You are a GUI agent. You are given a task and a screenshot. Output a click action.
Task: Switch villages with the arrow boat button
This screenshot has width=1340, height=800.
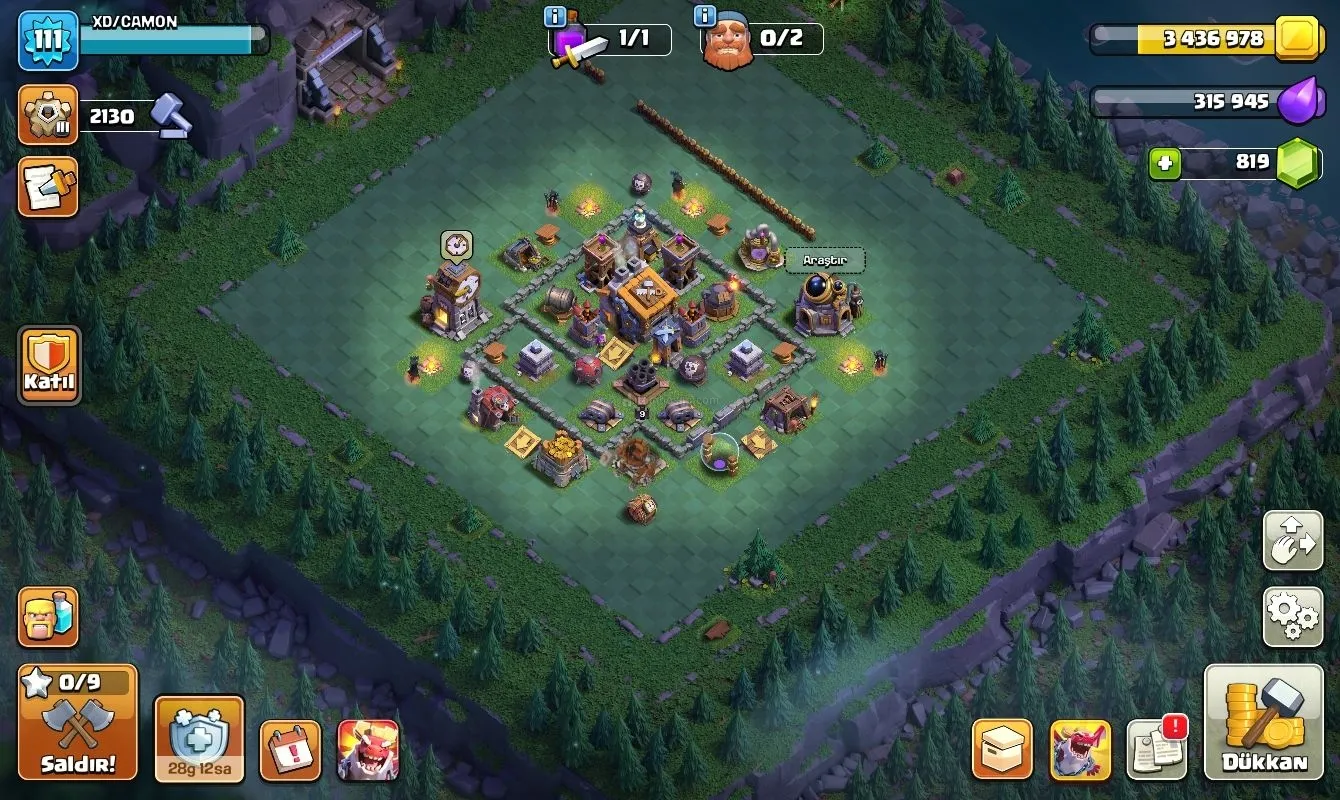[x=1292, y=541]
